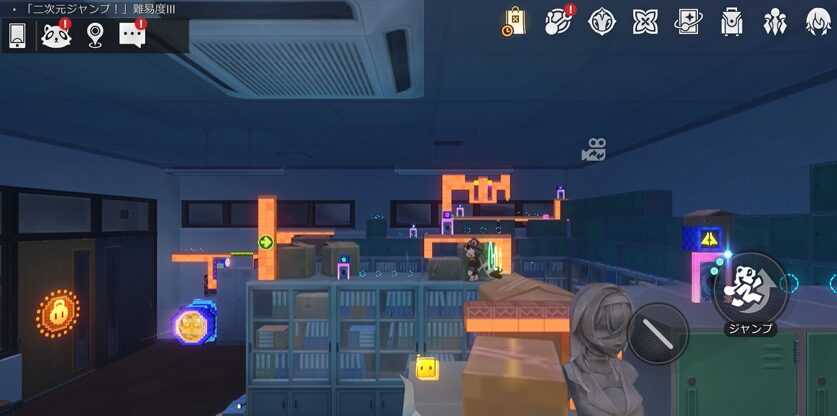
Task: Open the raccoon mascot notifications
Action: (55, 35)
